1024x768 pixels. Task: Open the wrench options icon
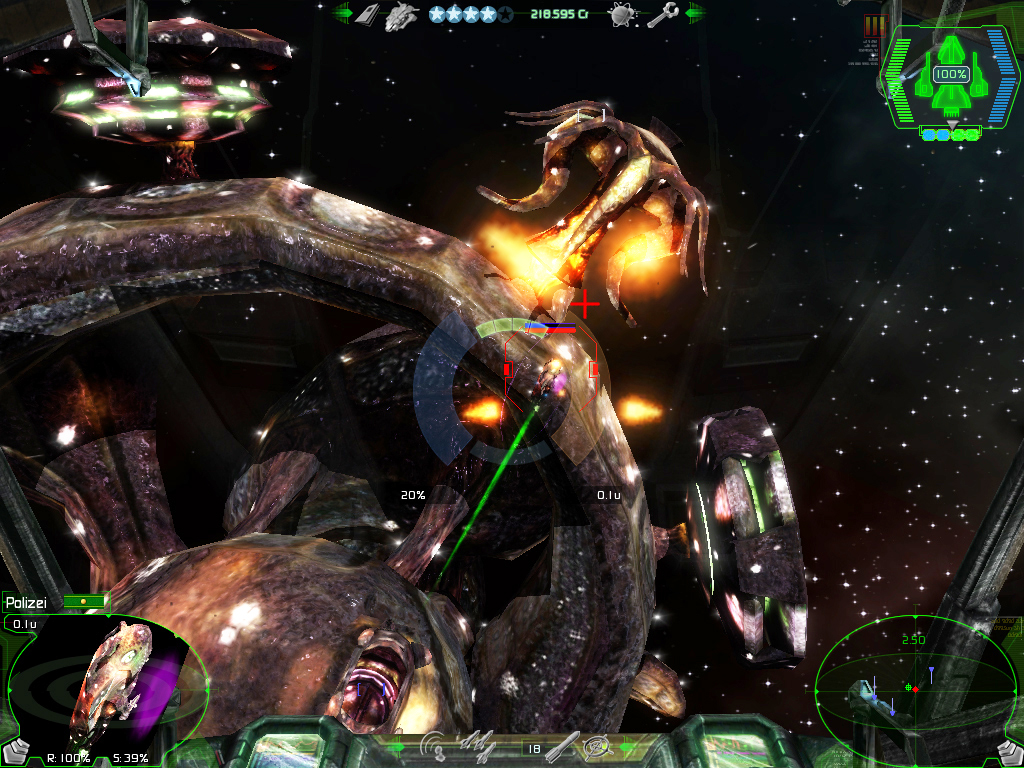[x=661, y=15]
